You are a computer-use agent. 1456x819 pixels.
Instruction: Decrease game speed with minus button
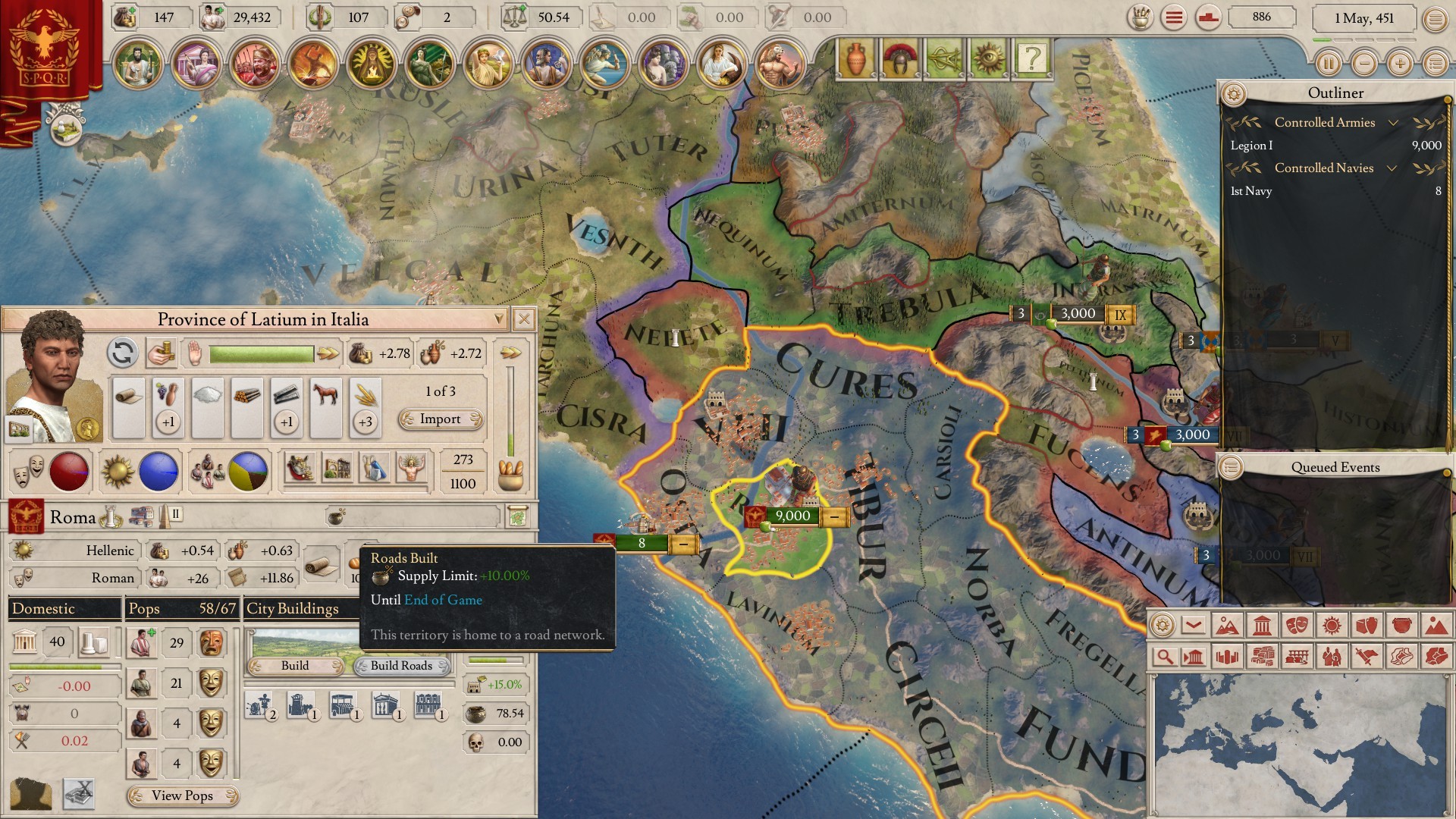1364,64
